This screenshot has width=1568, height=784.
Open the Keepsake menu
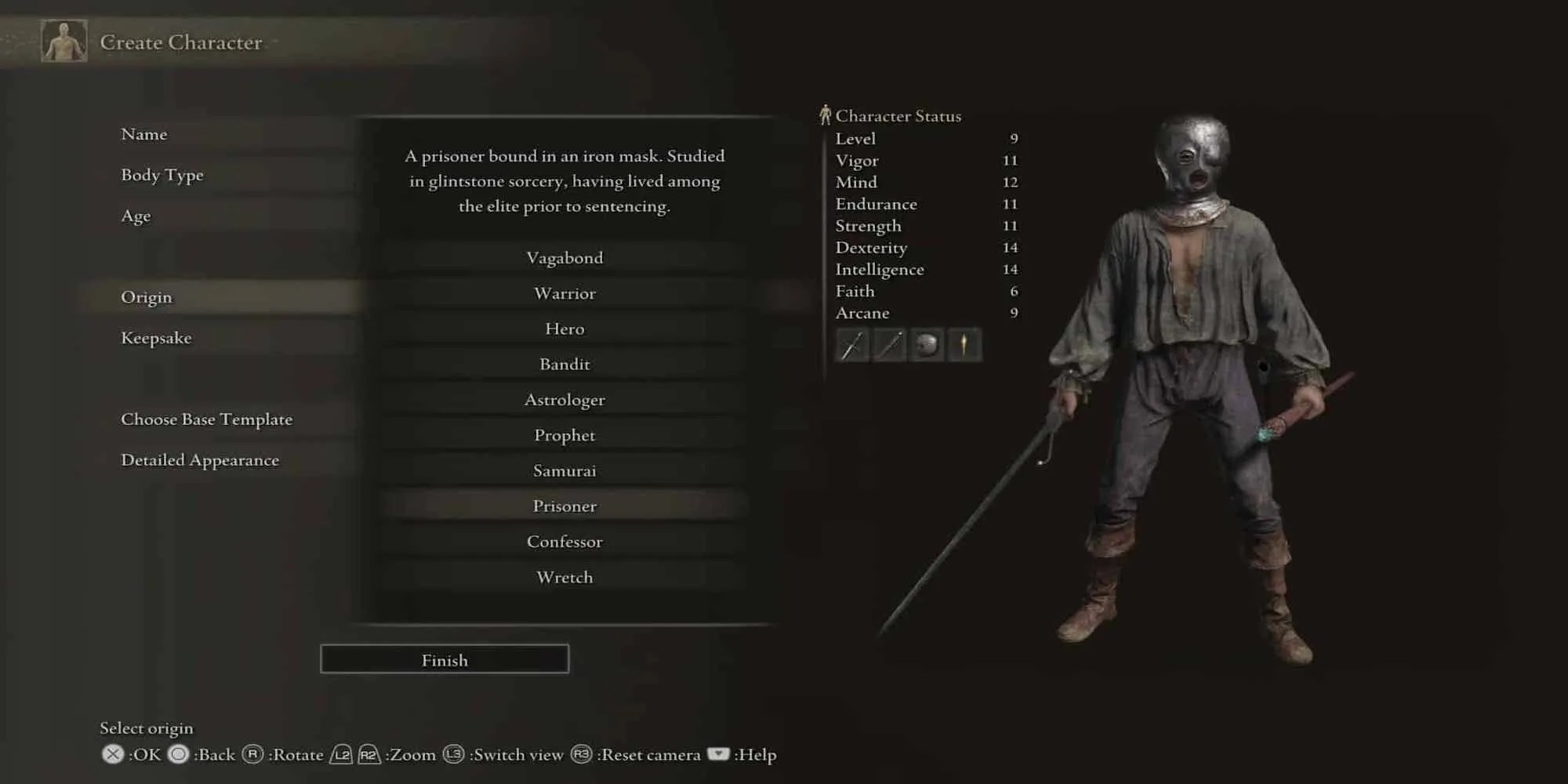[157, 338]
